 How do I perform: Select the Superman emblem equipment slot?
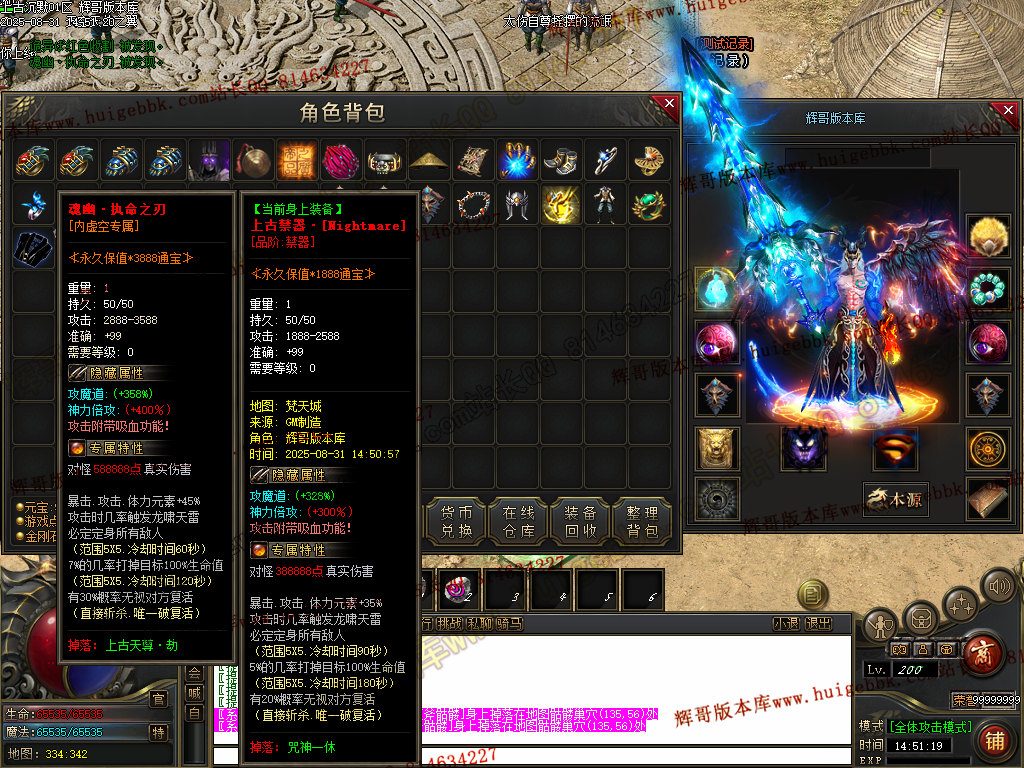click(x=895, y=447)
